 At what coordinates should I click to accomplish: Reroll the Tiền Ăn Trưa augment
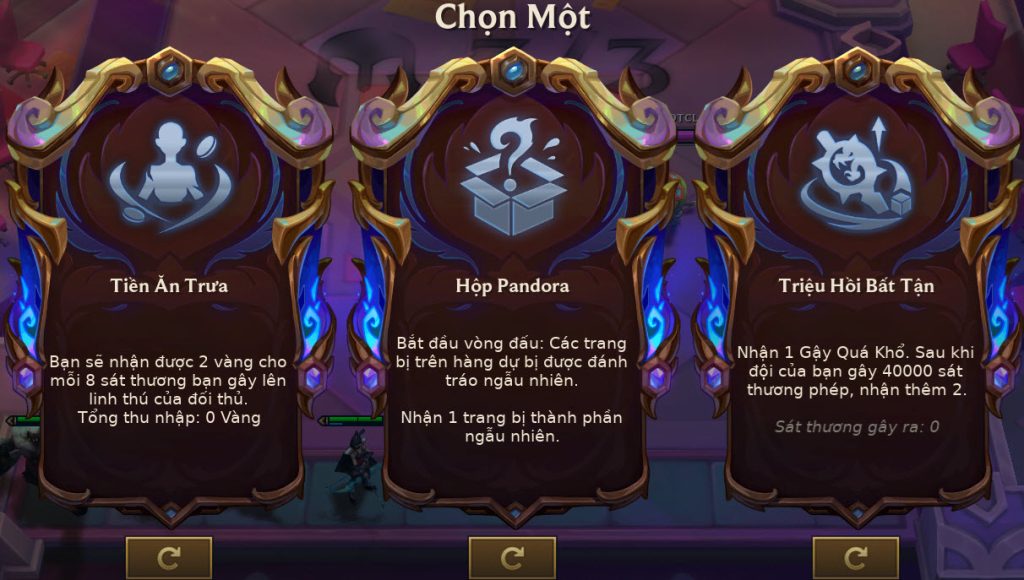169,557
